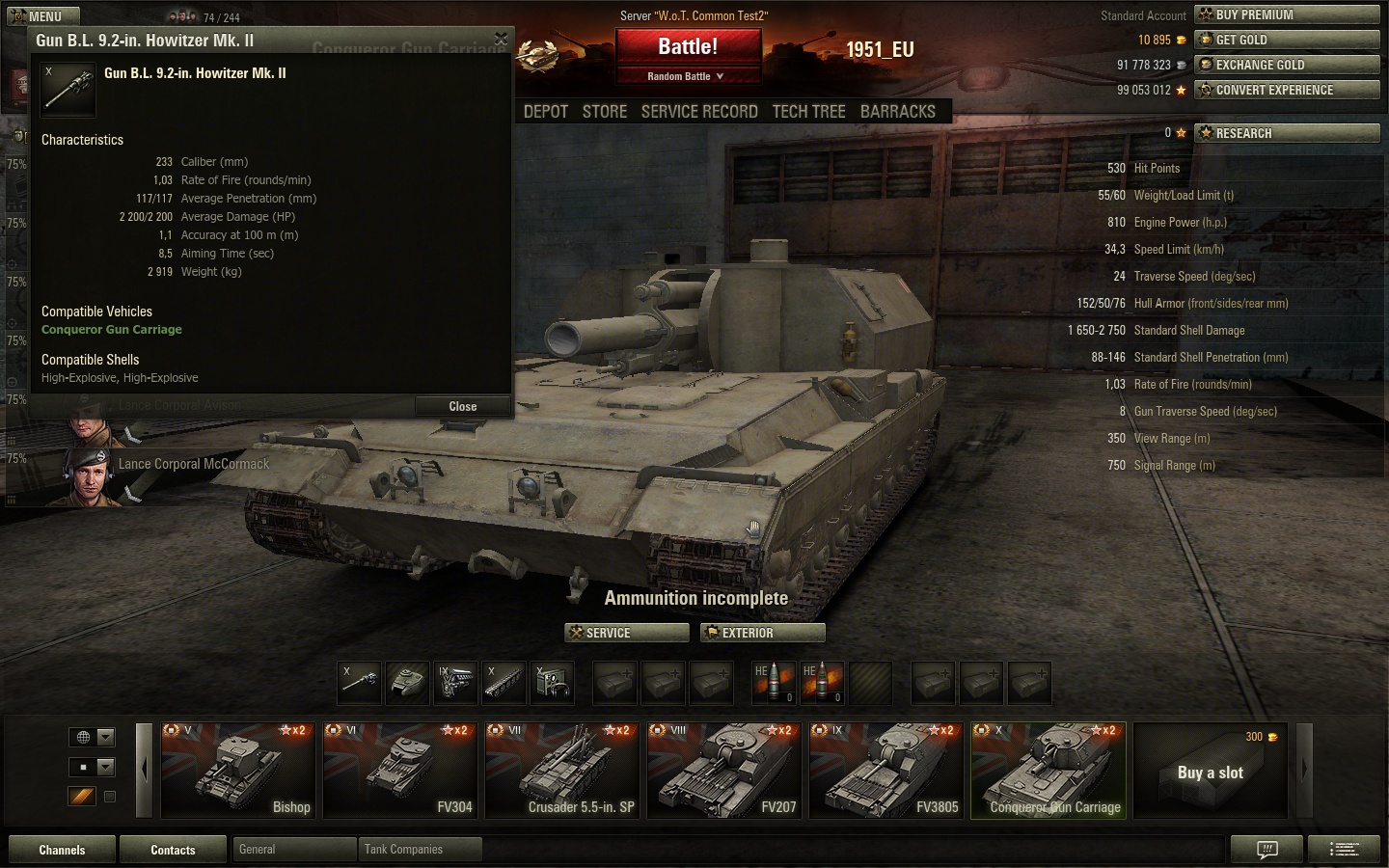
Task: Start a battle with the Battle! button
Action: (688, 47)
